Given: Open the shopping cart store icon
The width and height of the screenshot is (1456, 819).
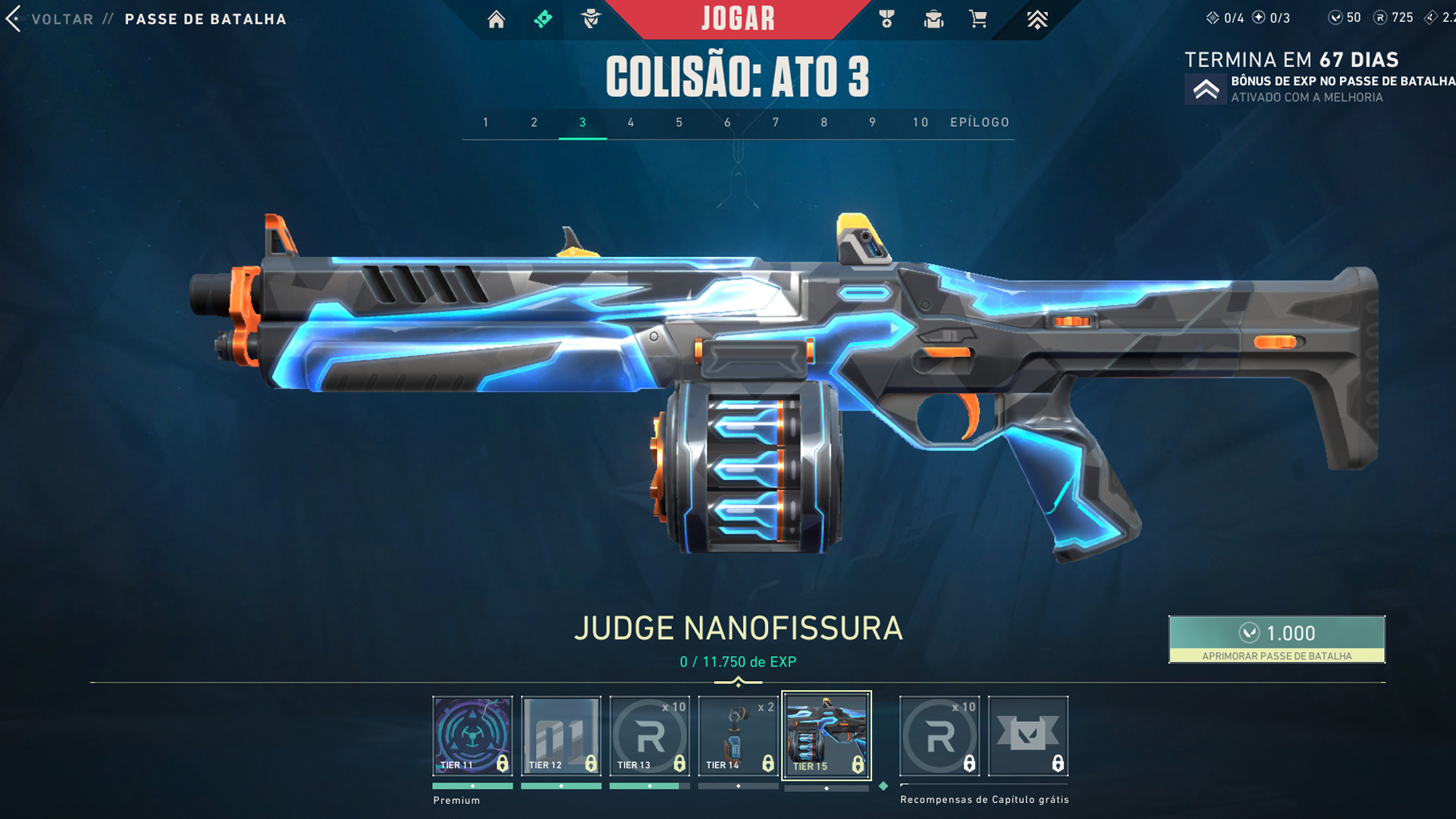Looking at the screenshot, I should pos(978,19).
